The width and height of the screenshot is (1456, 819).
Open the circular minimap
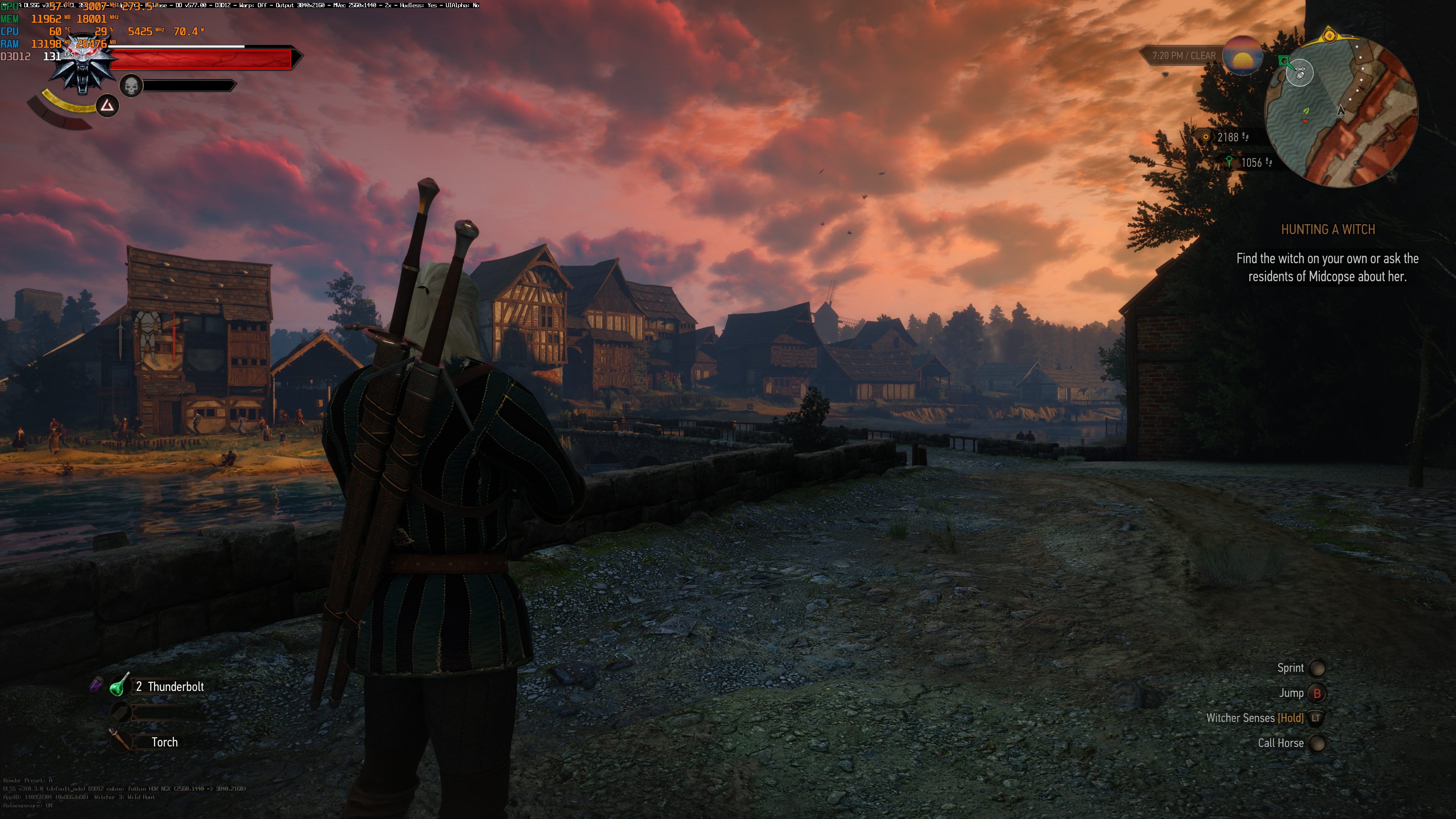tap(1341, 111)
